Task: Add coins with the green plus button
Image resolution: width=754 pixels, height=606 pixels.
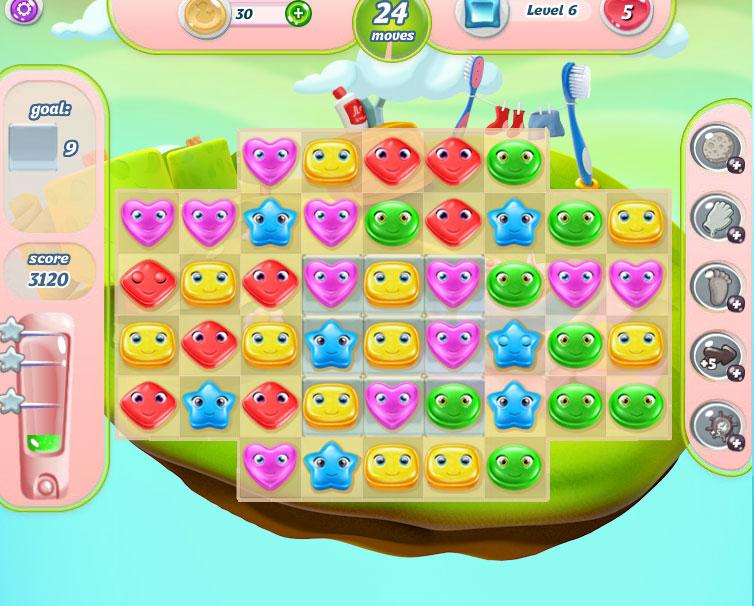Action: pyautogui.click(x=298, y=13)
